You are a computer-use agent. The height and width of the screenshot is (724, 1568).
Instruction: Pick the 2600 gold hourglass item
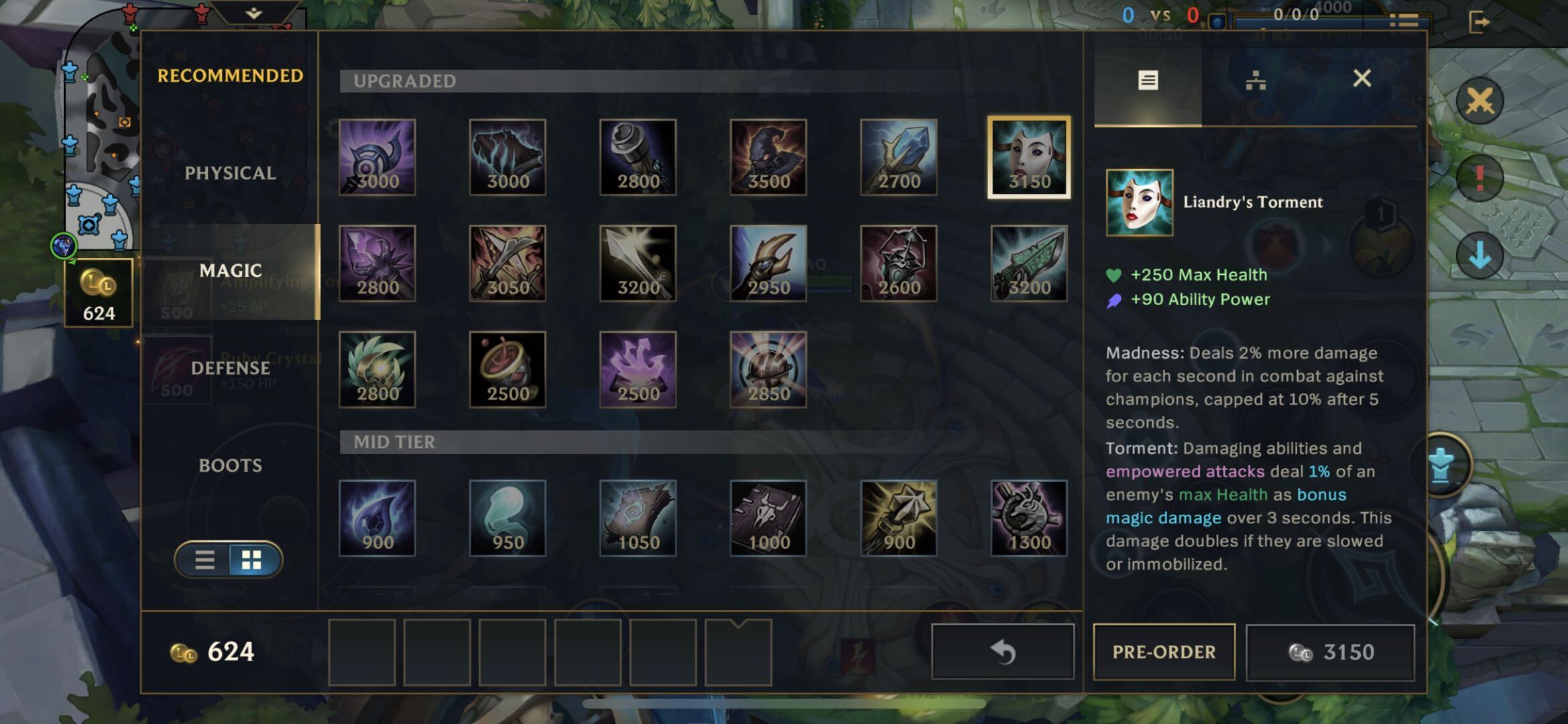898,263
